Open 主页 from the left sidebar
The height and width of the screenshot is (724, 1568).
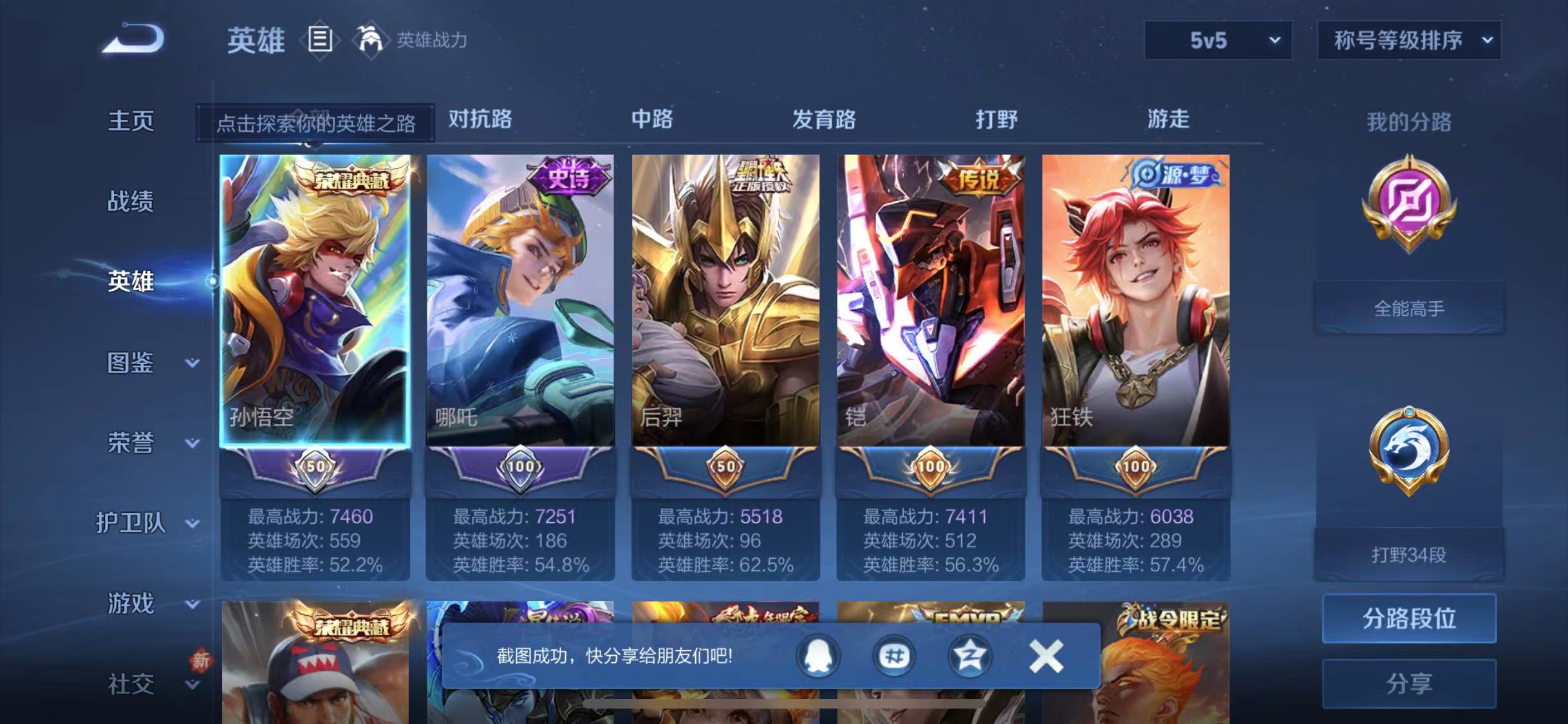click(131, 121)
